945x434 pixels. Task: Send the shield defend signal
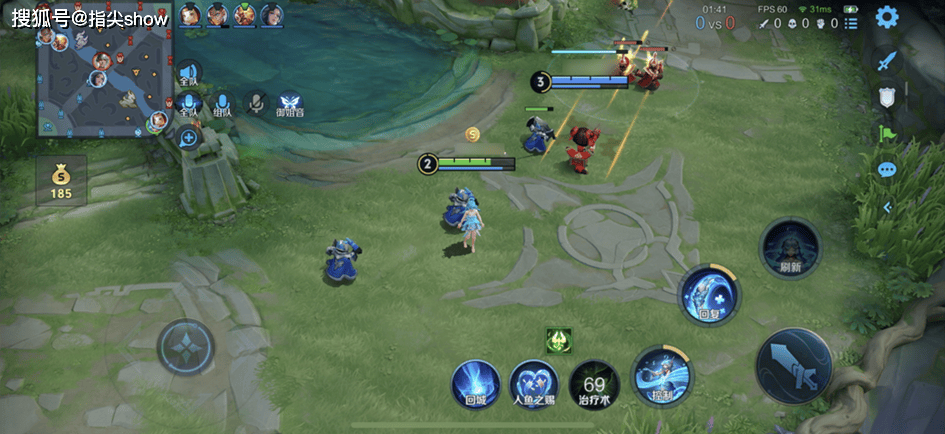tap(886, 97)
